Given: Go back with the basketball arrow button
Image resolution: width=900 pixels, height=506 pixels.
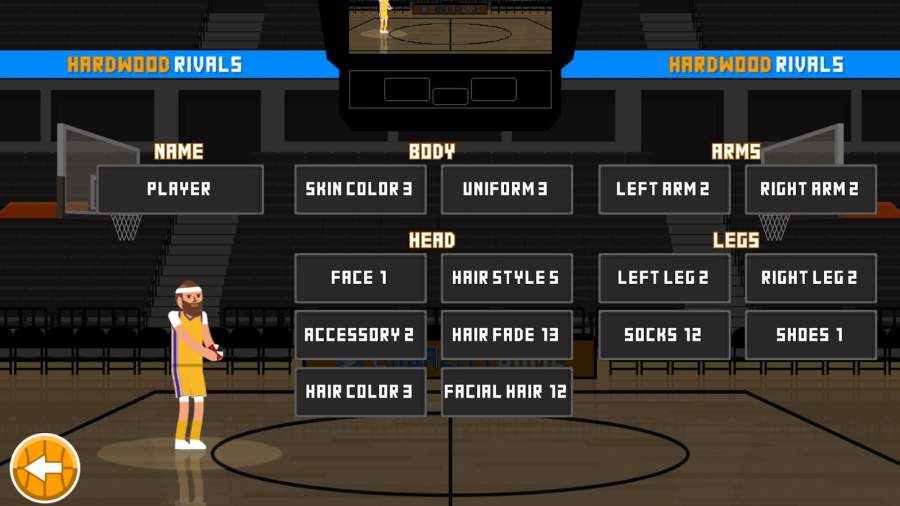Looking at the screenshot, I should tap(45, 467).
